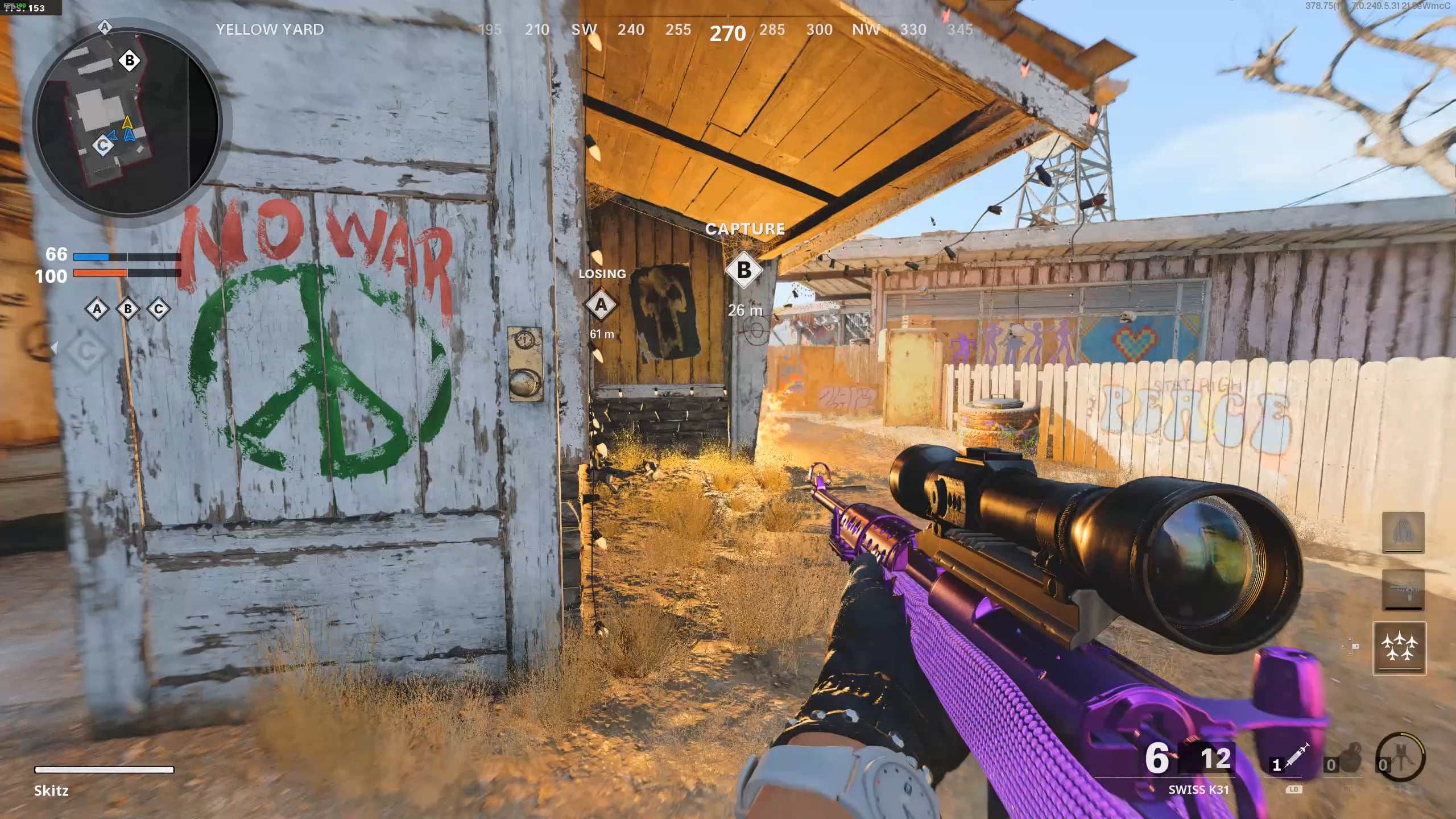Select the Losing A objective waypoint
The width and height of the screenshot is (1456, 819).
point(601,305)
